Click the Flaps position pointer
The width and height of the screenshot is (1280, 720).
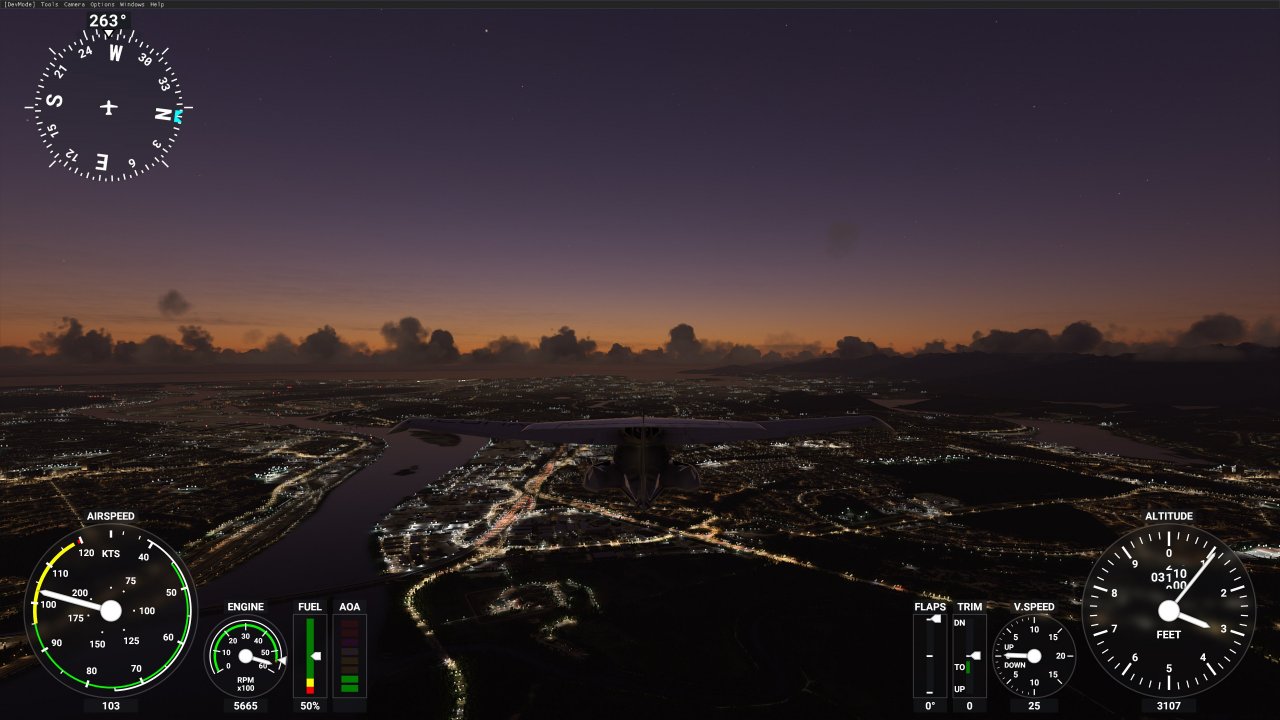coord(932,619)
